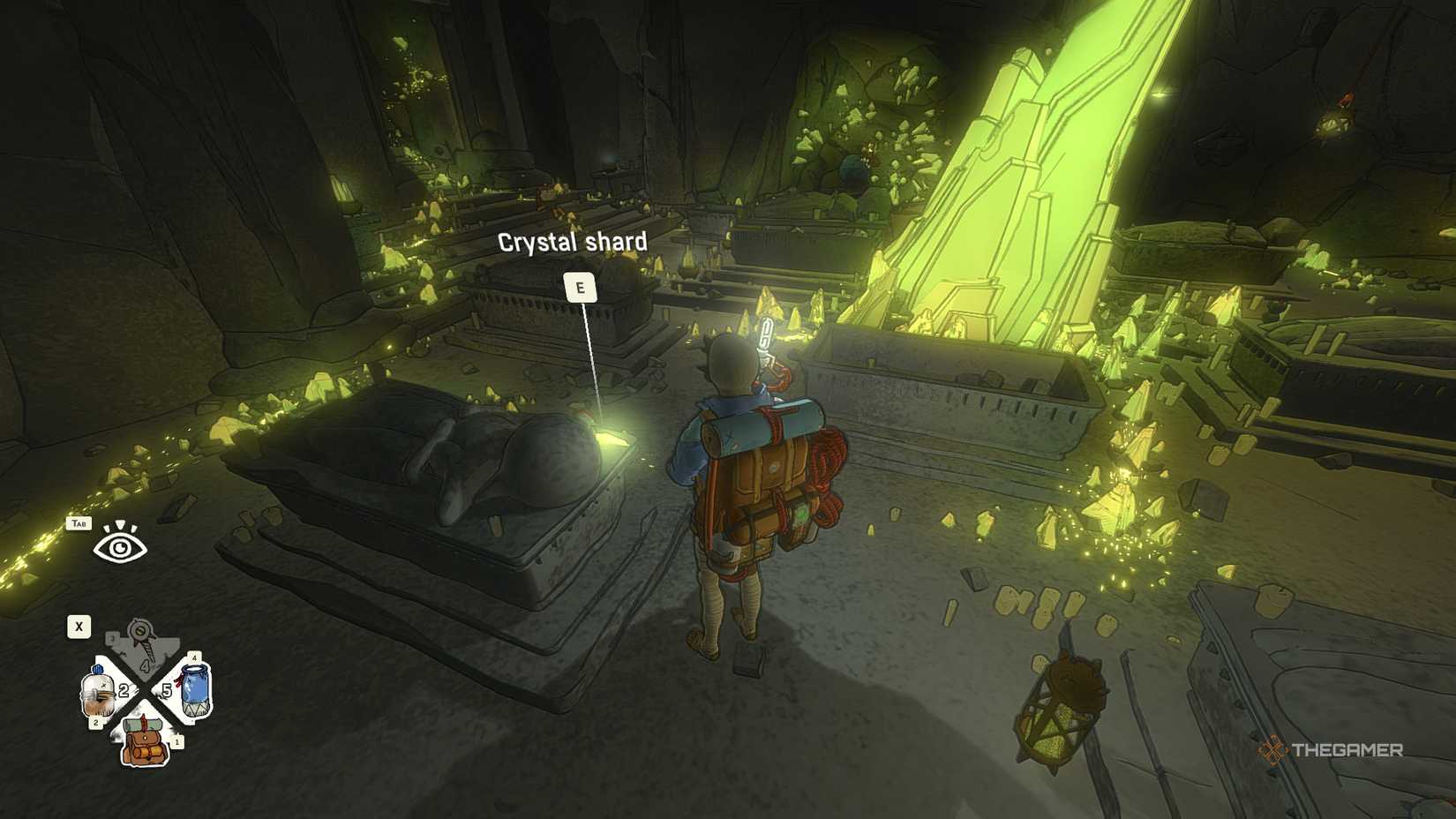Click the grayed-out drill tool icon
Screen dimensions: 1456x819
click(x=140, y=635)
